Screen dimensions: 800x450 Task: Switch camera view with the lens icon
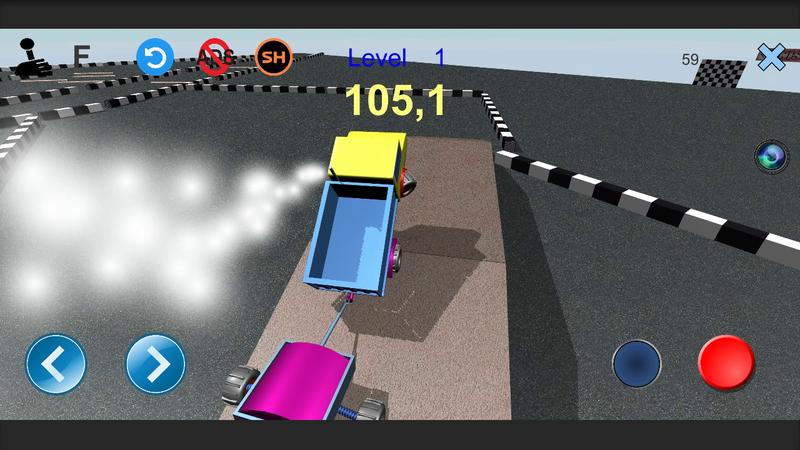coord(771,156)
